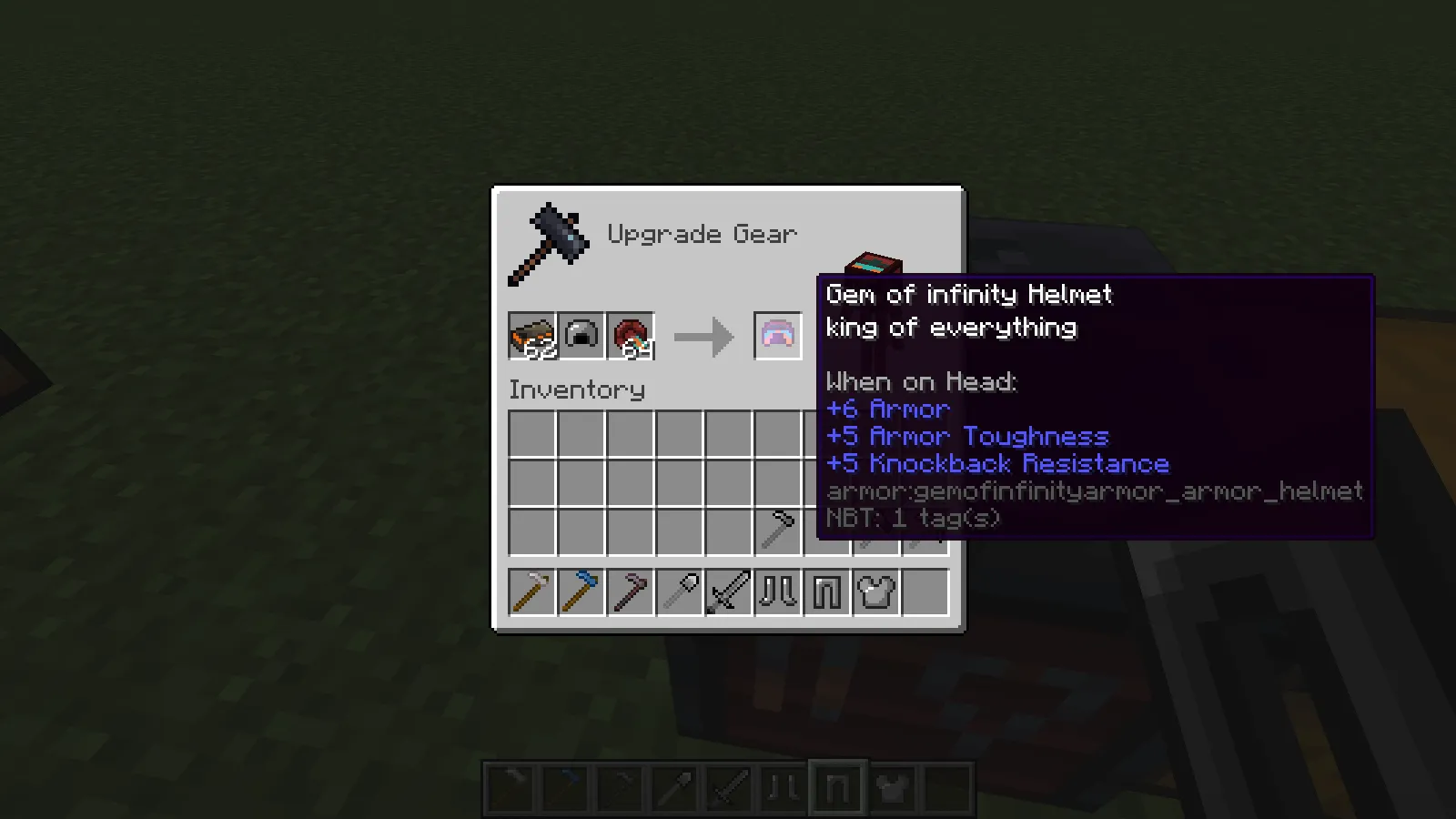The width and height of the screenshot is (1456, 819).
Task: Click the item tooltip showing king of everything
Action: [x=950, y=328]
